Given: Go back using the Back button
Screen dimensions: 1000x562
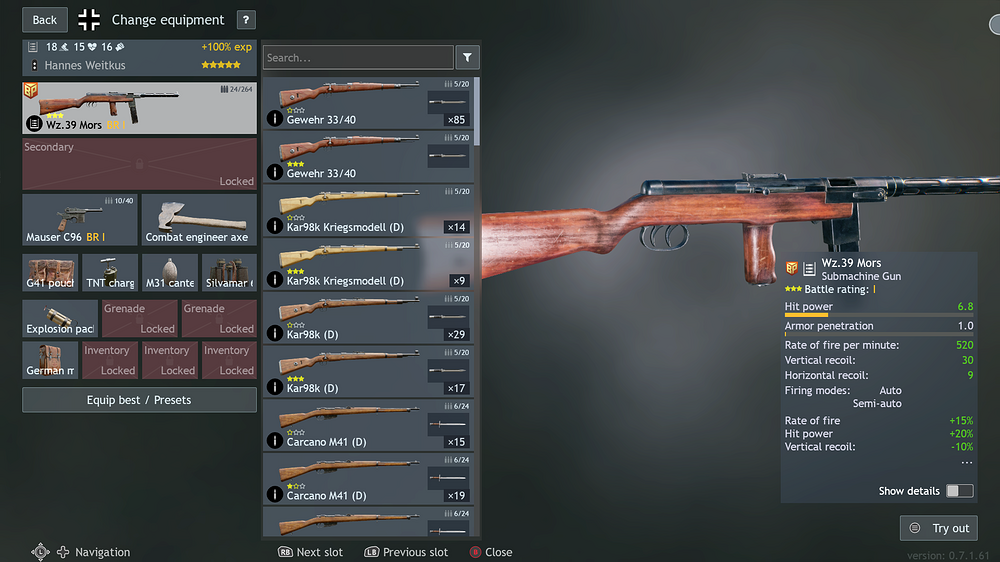Looking at the screenshot, I should pyautogui.click(x=45, y=20).
